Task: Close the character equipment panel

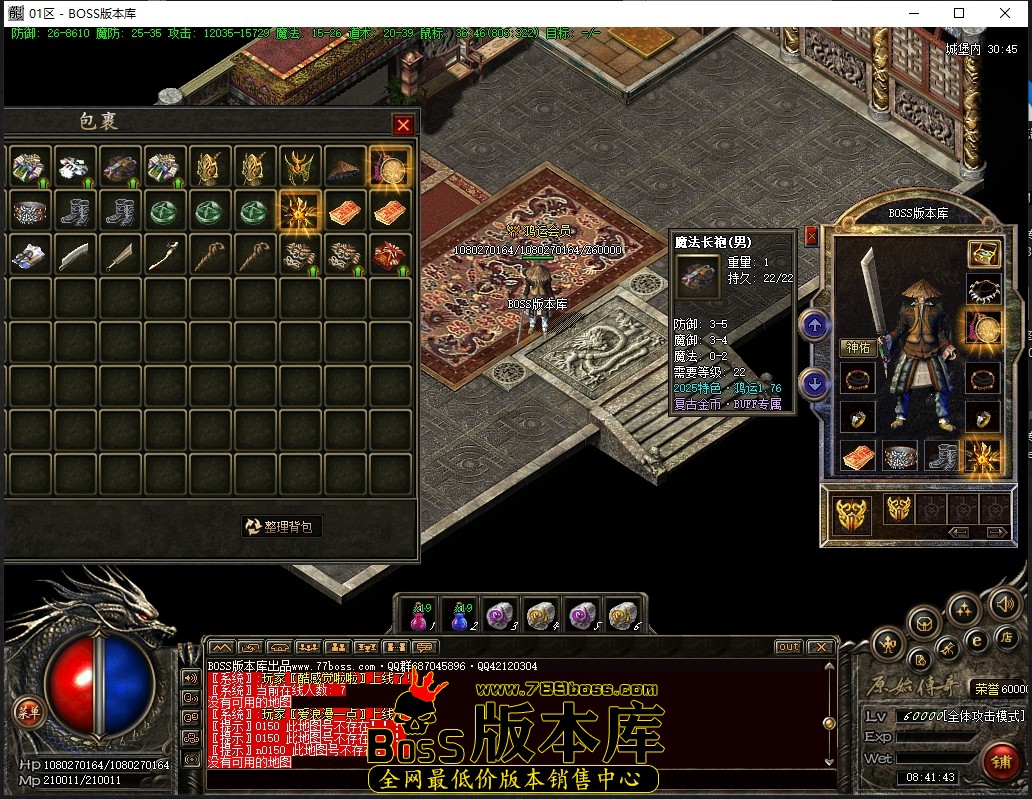Action: tap(811, 236)
